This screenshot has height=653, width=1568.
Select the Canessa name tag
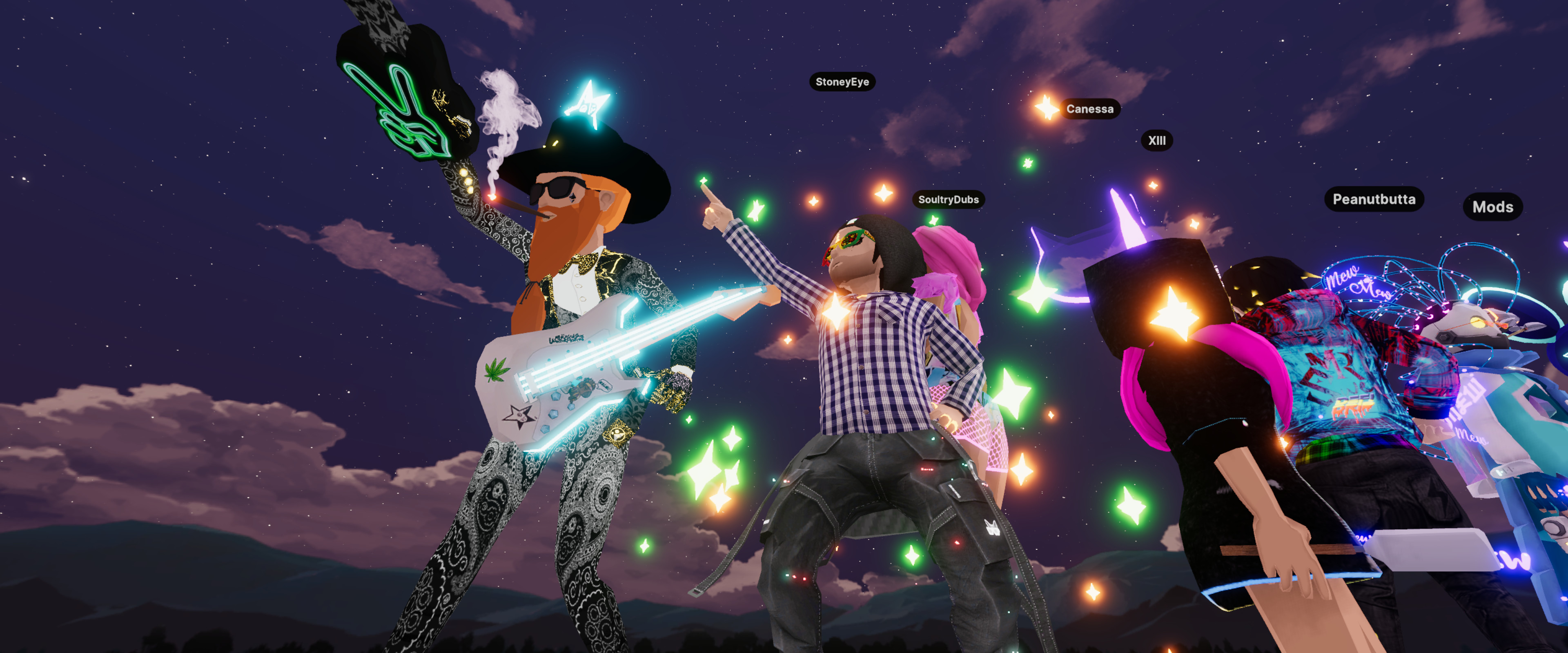(x=1089, y=109)
